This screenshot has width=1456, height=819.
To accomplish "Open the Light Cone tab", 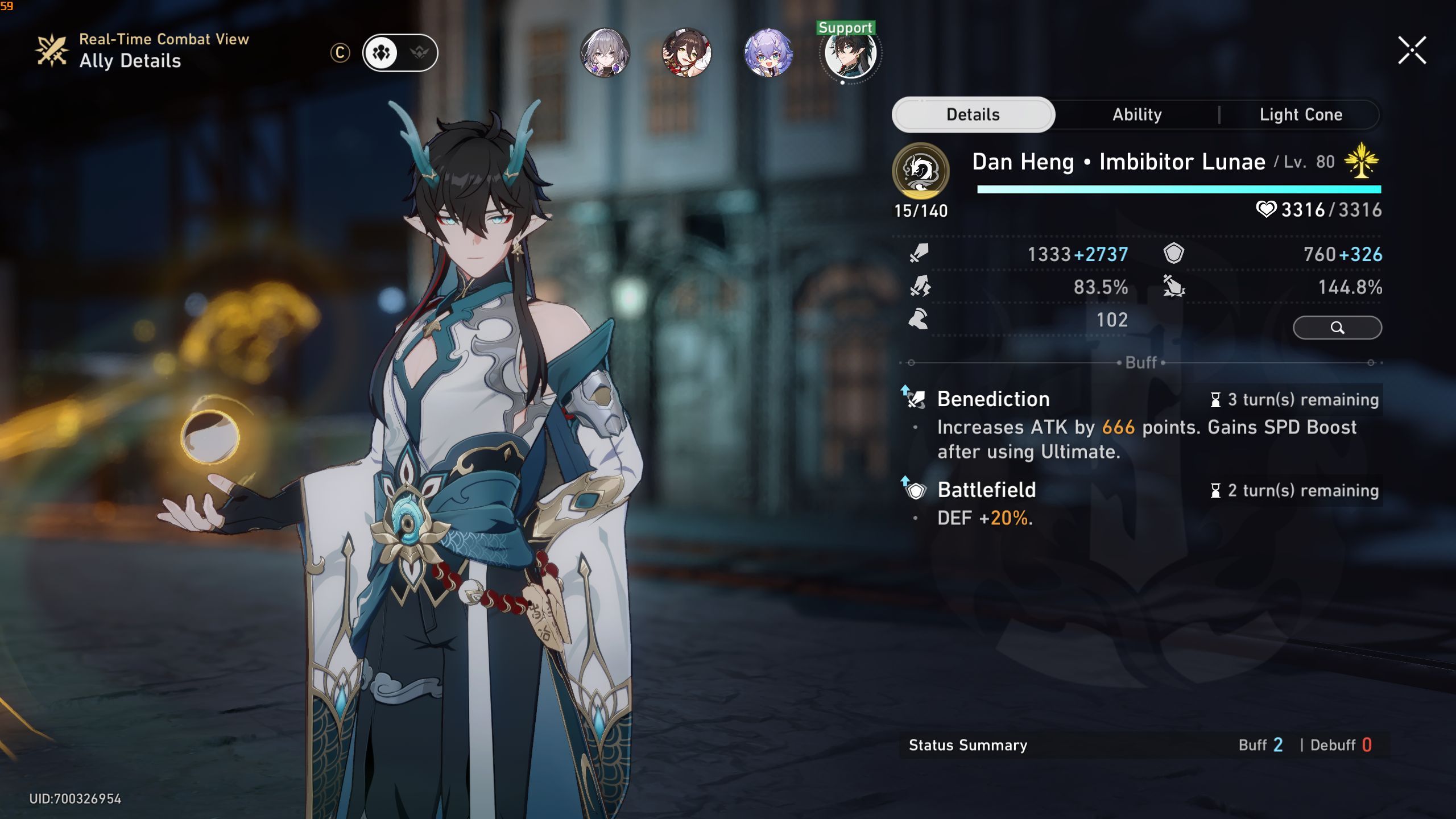I will coord(1301,115).
